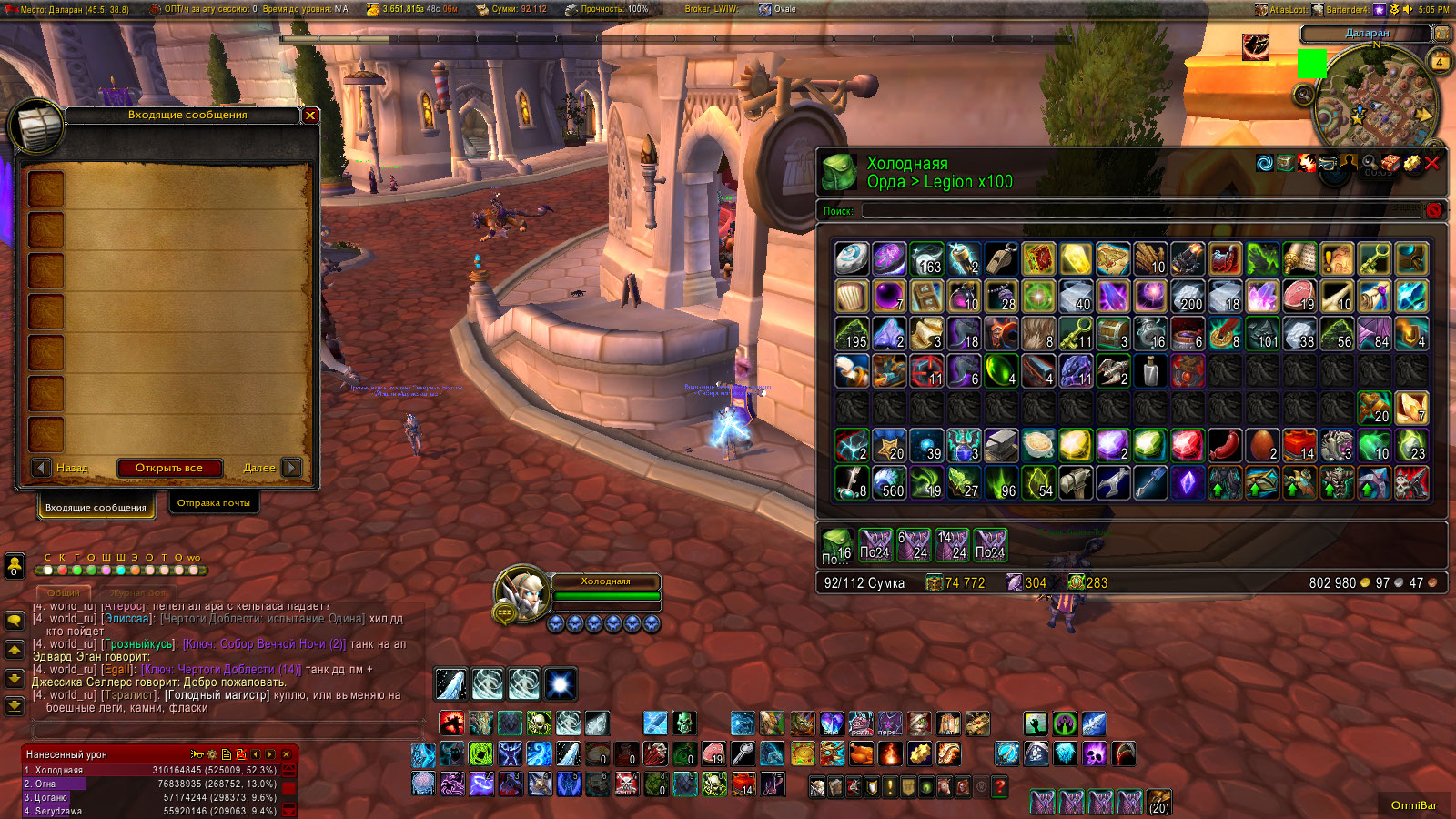Click the 'Открыть все' button
Viewport: 1456px width, 819px height.
pyautogui.click(x=169, y=468)
